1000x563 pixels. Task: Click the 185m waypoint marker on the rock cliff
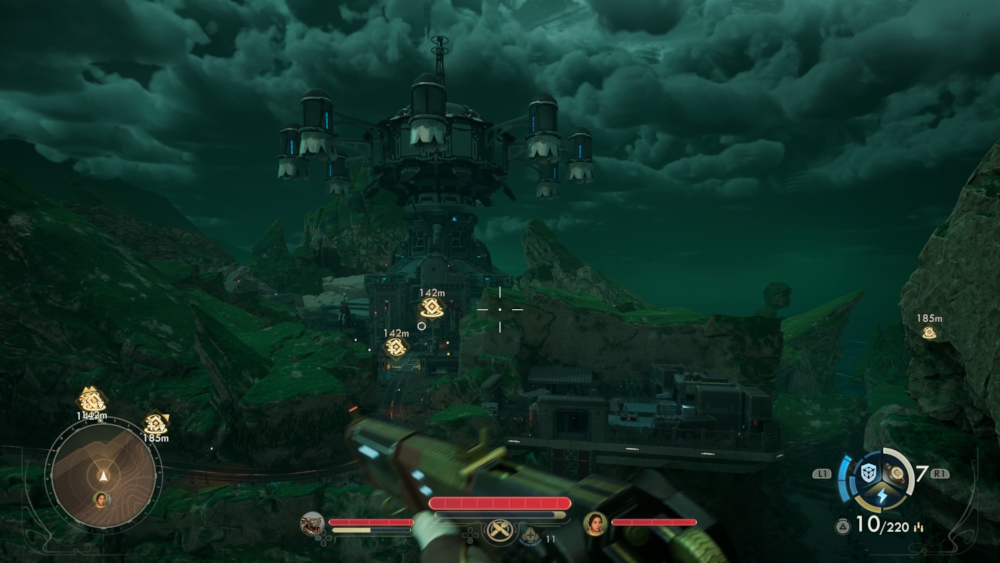click(x=929, y=332)
